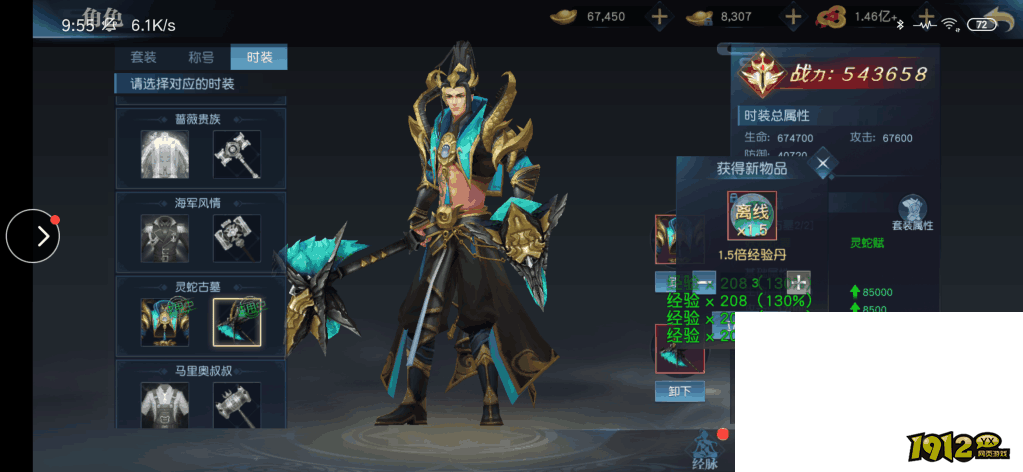Close the 获得新物品 popup
Image resolution: width=1023 pixels, height=472 pixels.
point(822,163)
